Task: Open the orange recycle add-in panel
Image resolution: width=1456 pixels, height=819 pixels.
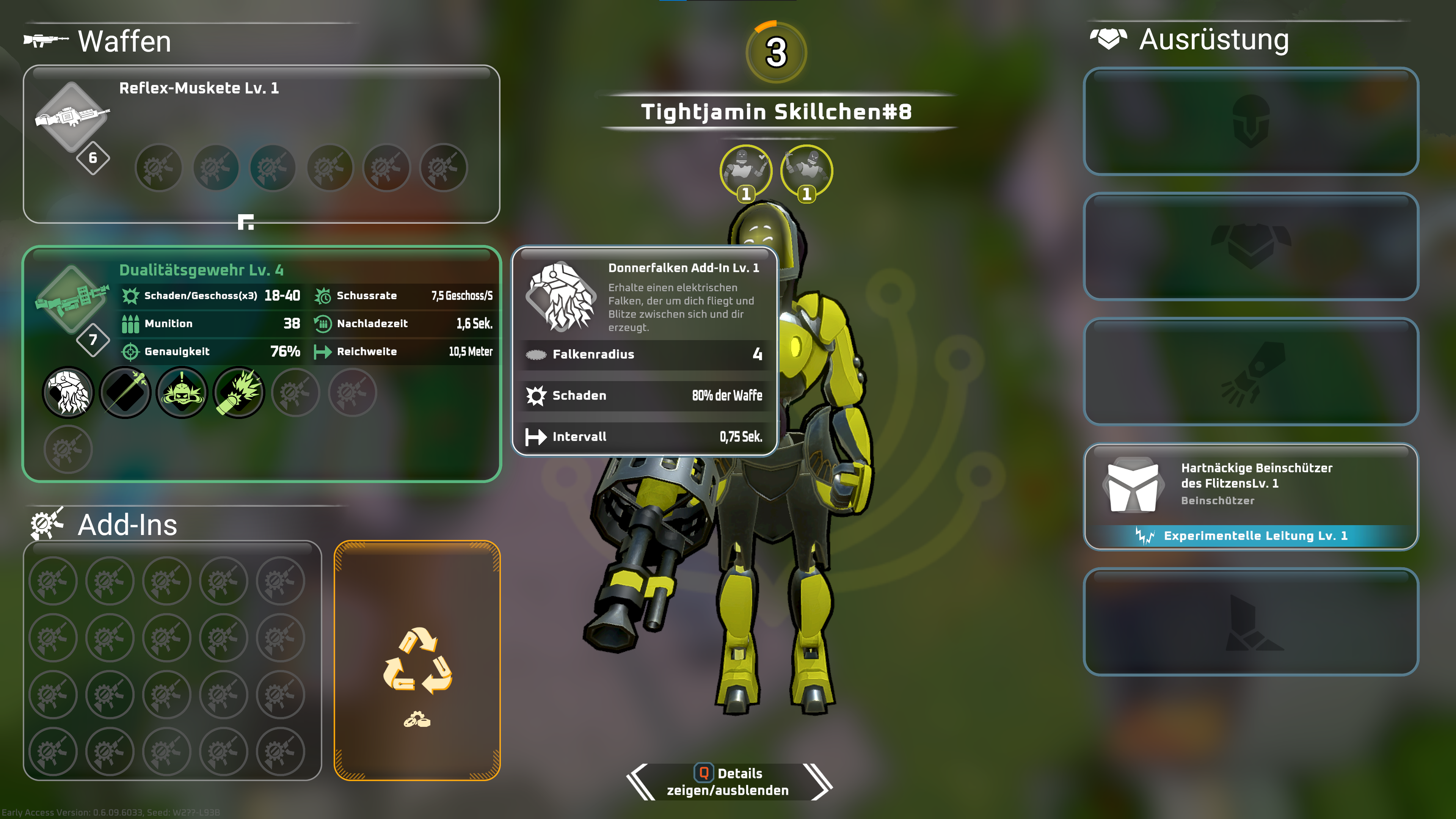Action: click(417, 660)
